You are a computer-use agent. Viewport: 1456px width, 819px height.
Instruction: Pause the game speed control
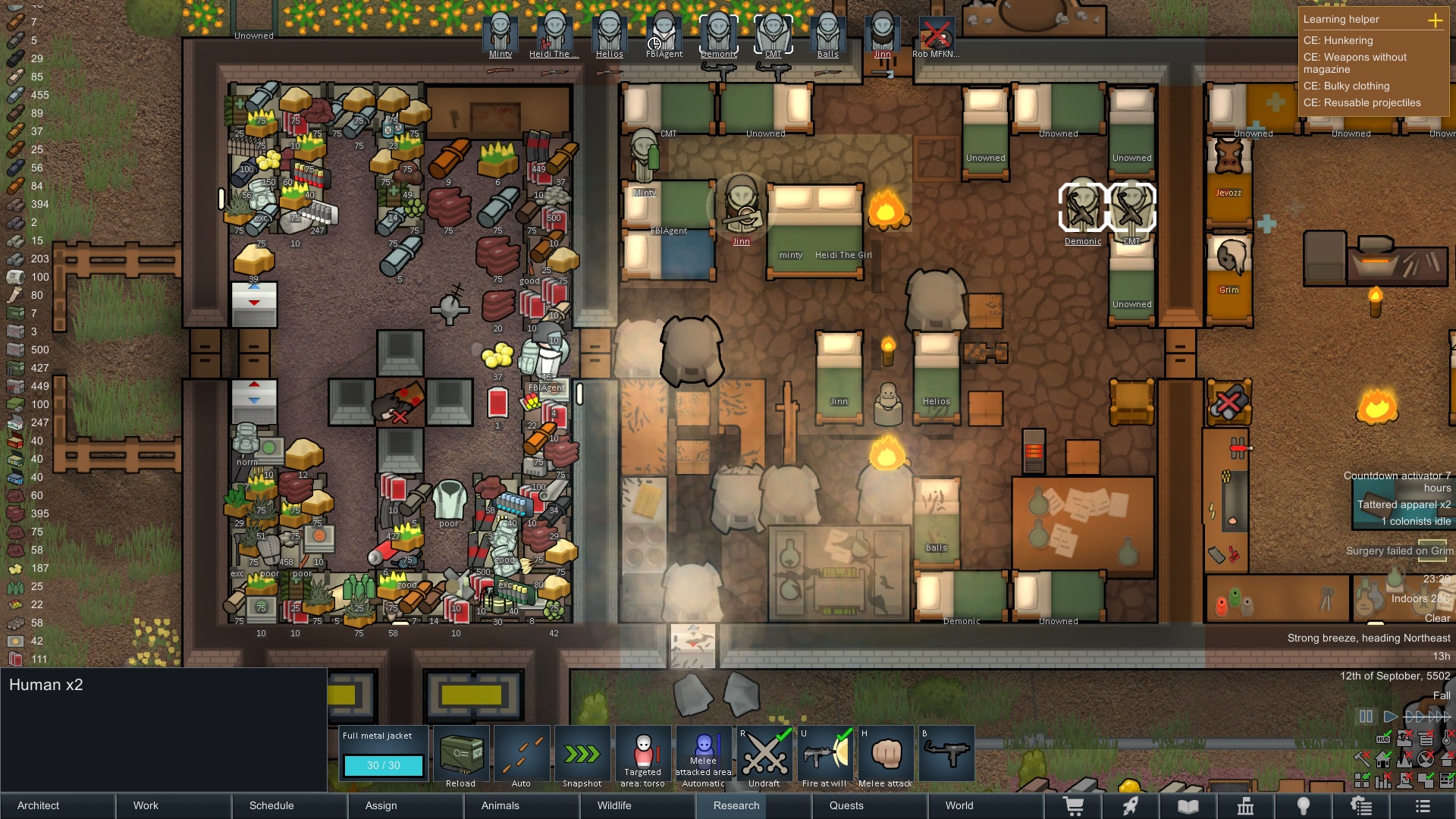(x=1366, y=717)
